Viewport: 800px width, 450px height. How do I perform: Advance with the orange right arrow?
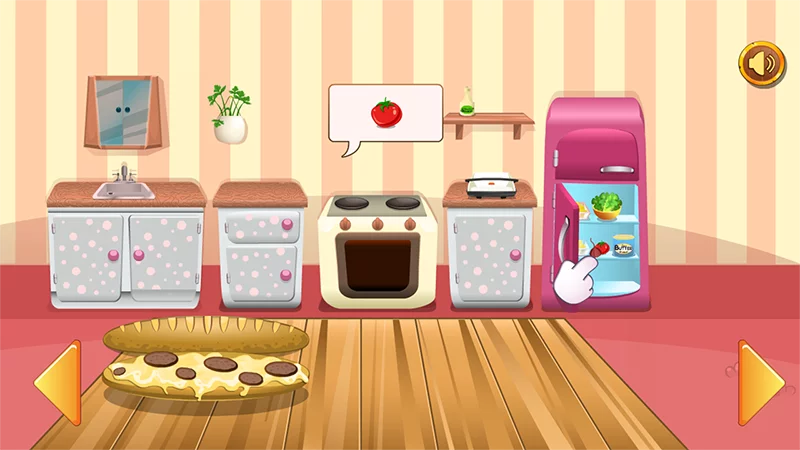point(760,382)
